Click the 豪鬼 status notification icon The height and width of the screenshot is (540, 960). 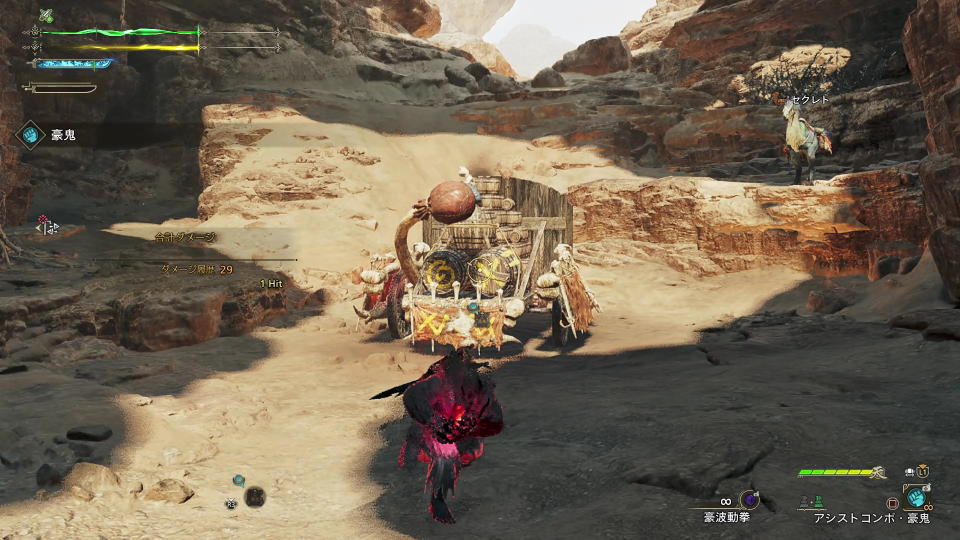(x=31, y=133)
